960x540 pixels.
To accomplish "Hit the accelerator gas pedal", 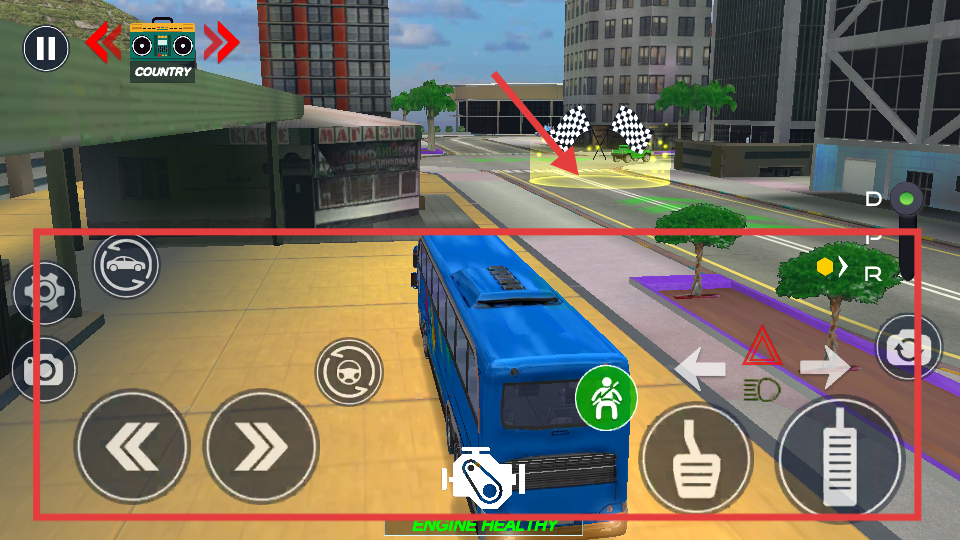I will point(840,458).
